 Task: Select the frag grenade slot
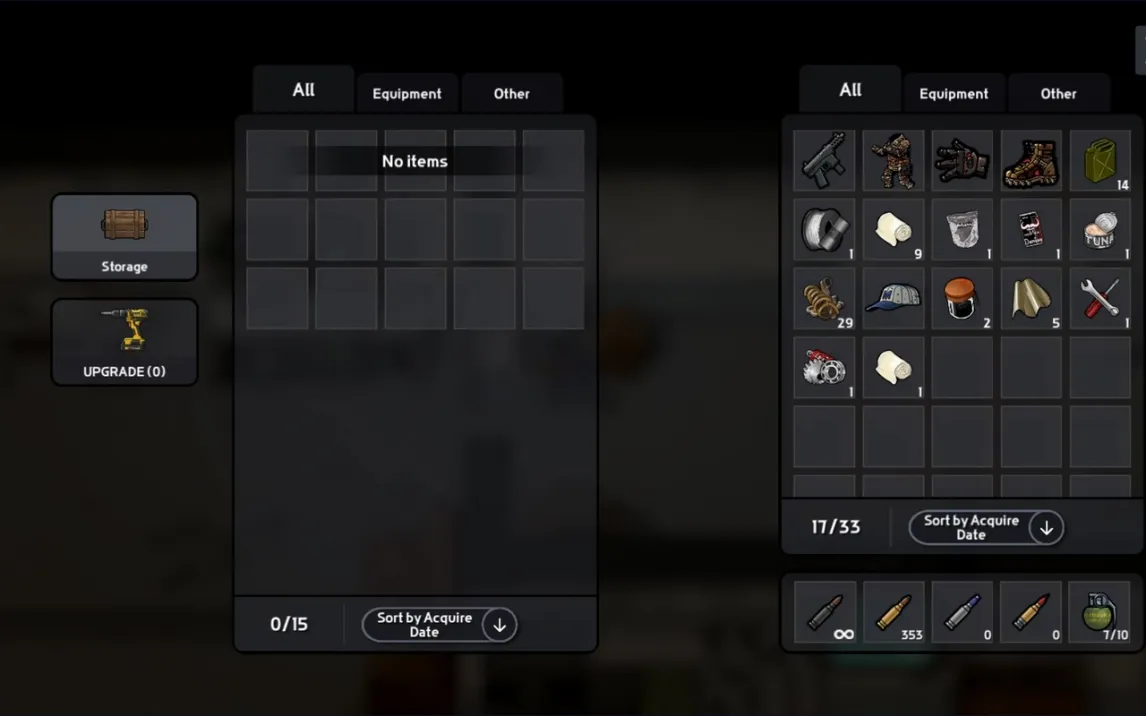point(1100,612)
